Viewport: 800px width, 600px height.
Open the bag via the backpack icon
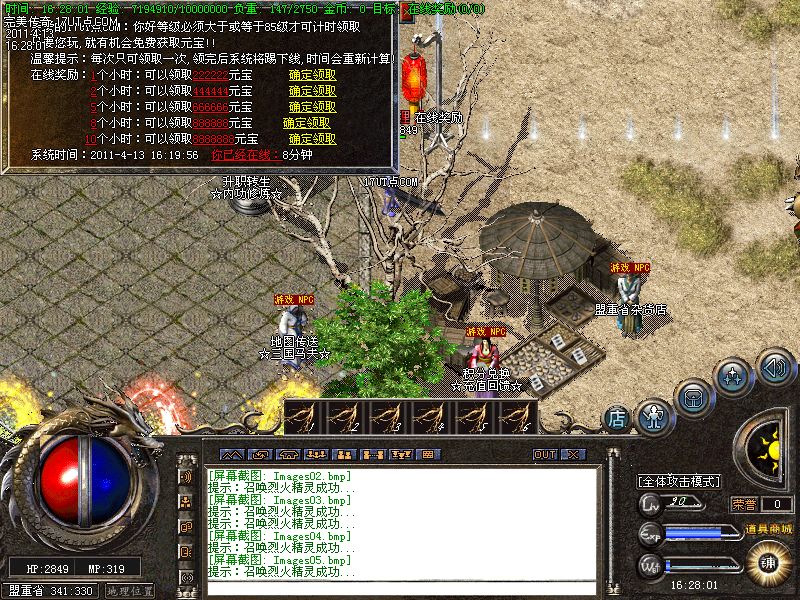click(693, 397)
